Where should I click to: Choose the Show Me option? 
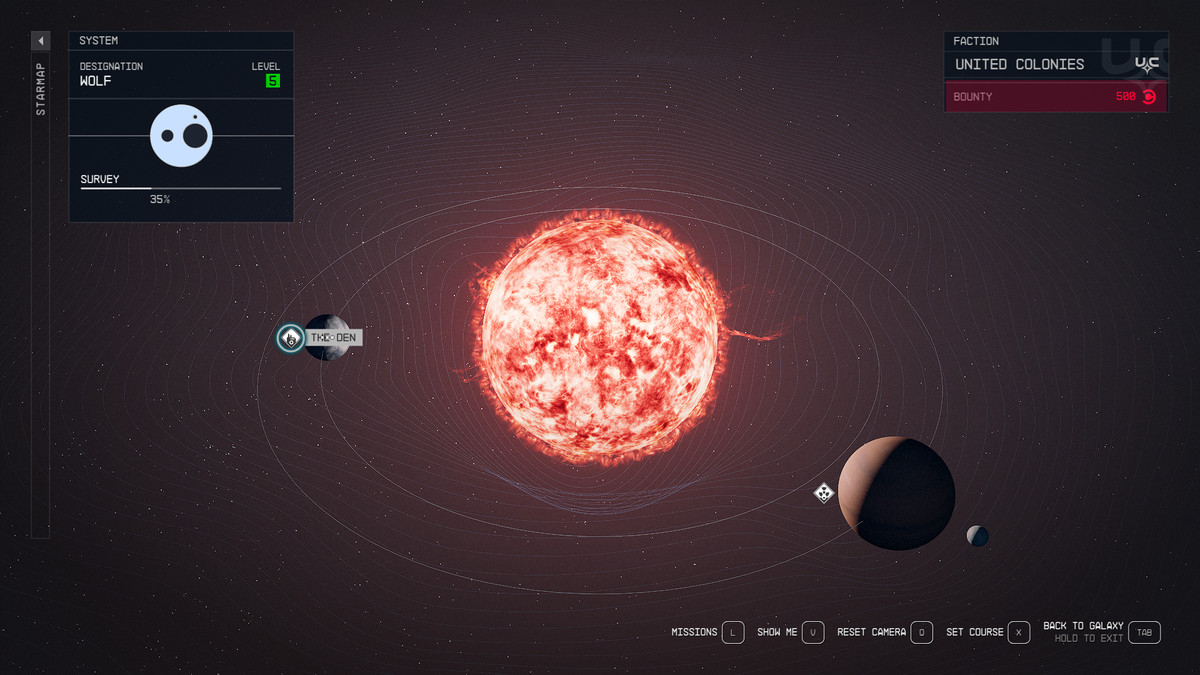[815, 632]
